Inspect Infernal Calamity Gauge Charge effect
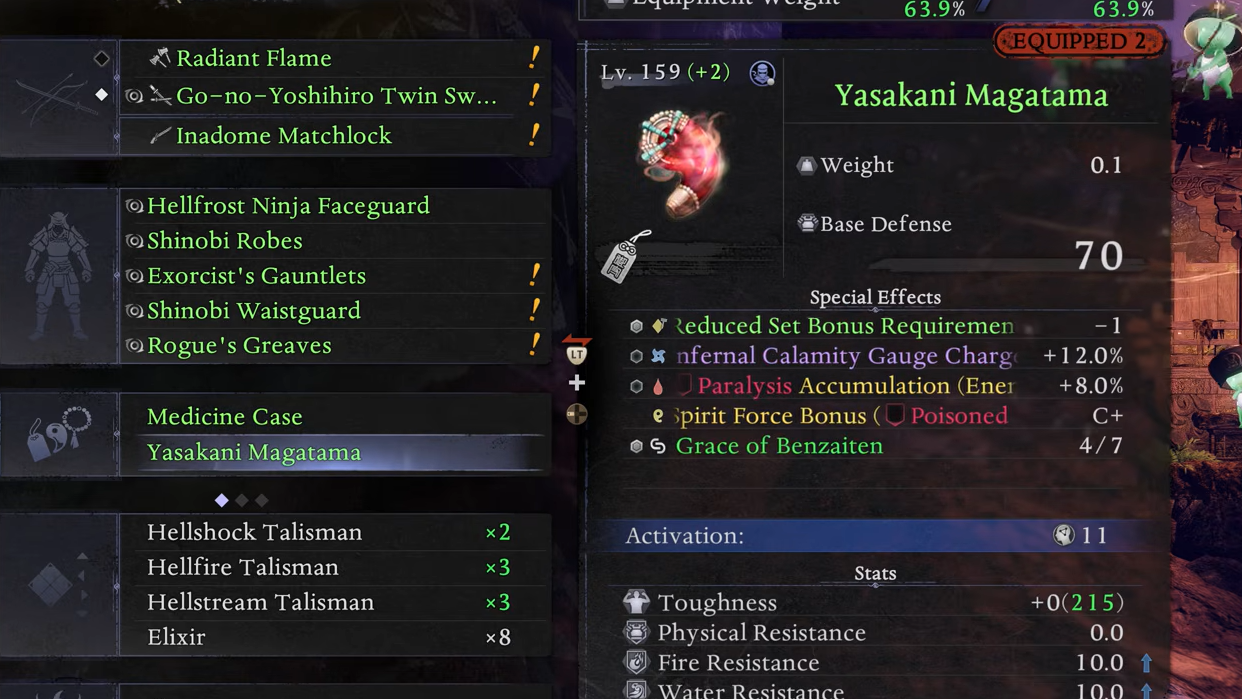Viewport: 1242px width, 699px height. click(x=845, y=356)
